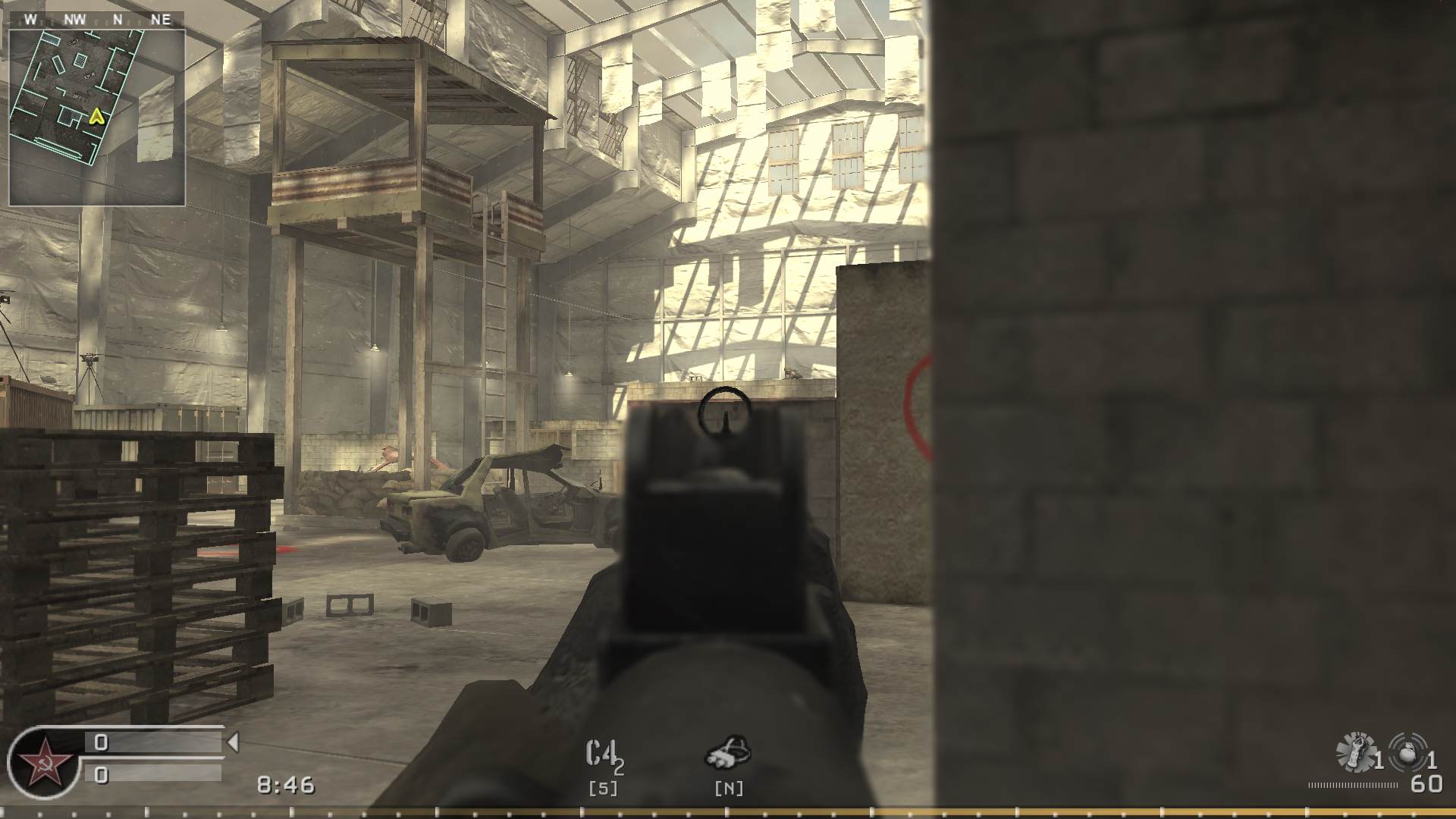Image resolution: width=1456 pixels, height=819 pixels.
Task: Click the yellow player arrow on minimap
Action: (96, 118)
